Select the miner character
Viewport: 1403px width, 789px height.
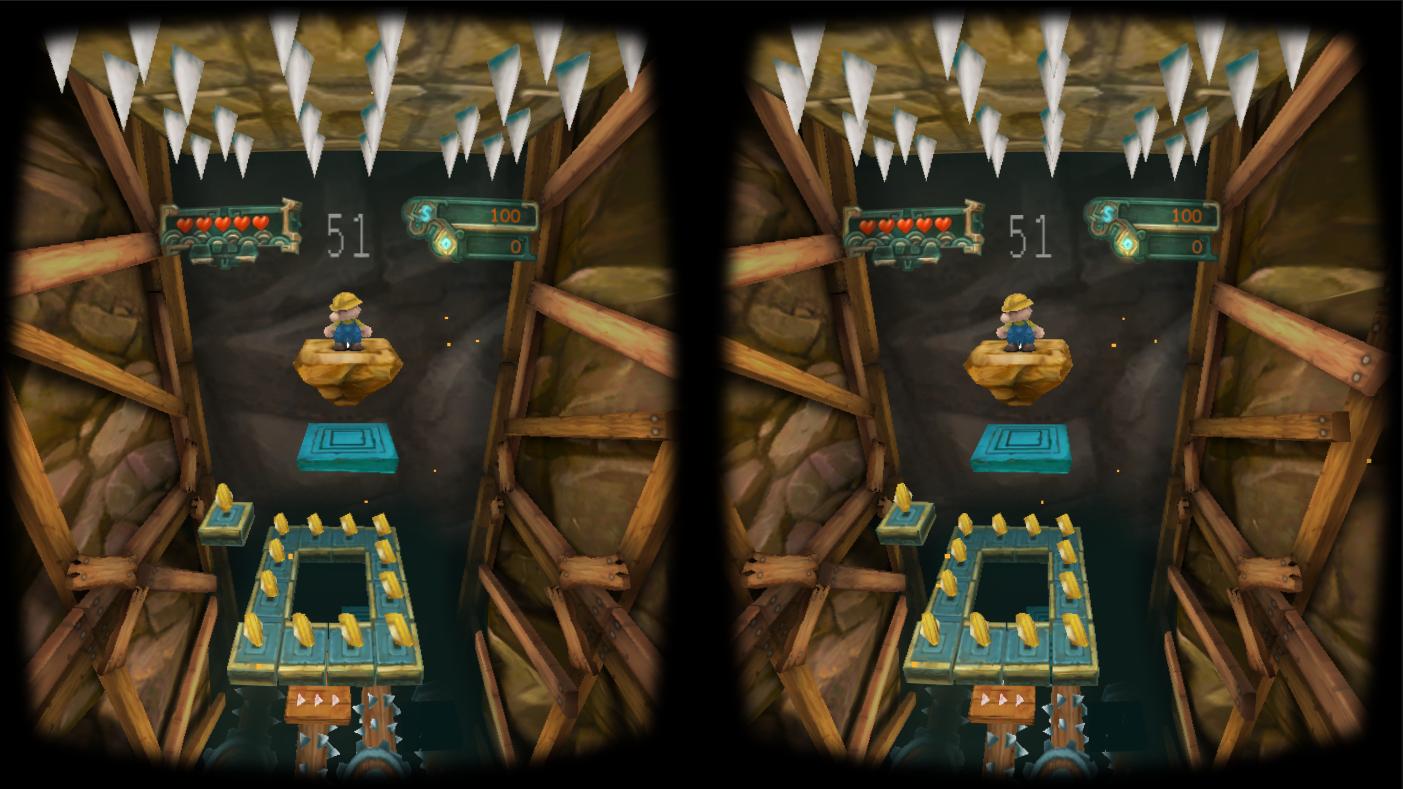click(350, 322)
